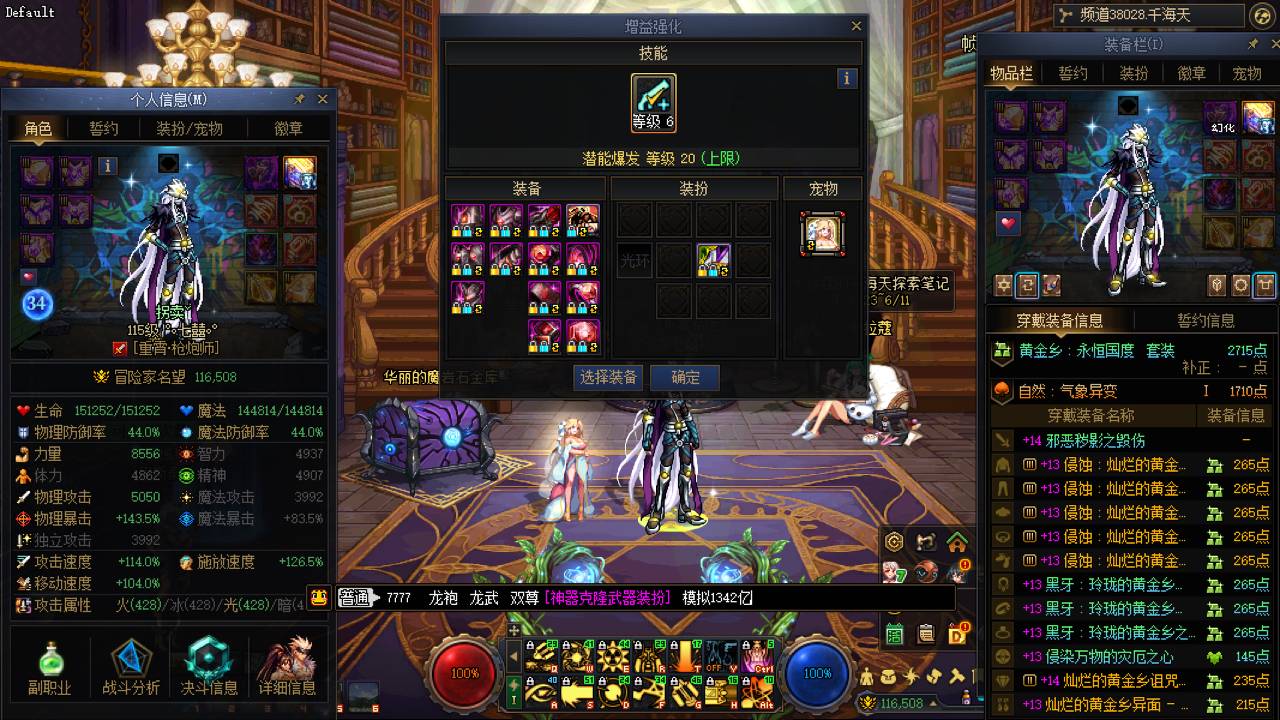
Task: Open the 徽章 tab in 个人信息
Action: click(x=289, y=128)
